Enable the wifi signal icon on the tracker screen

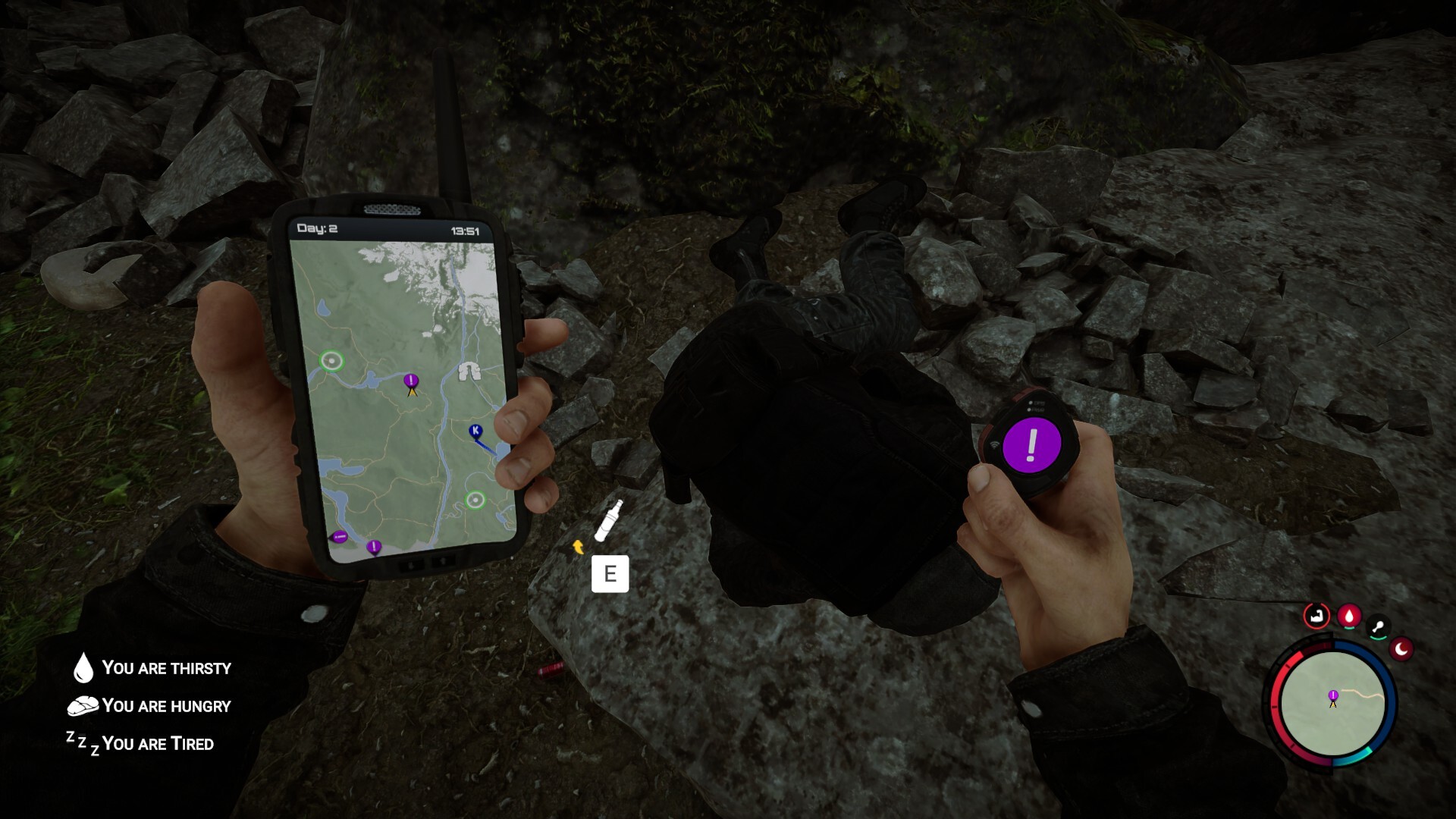(994, 444)
